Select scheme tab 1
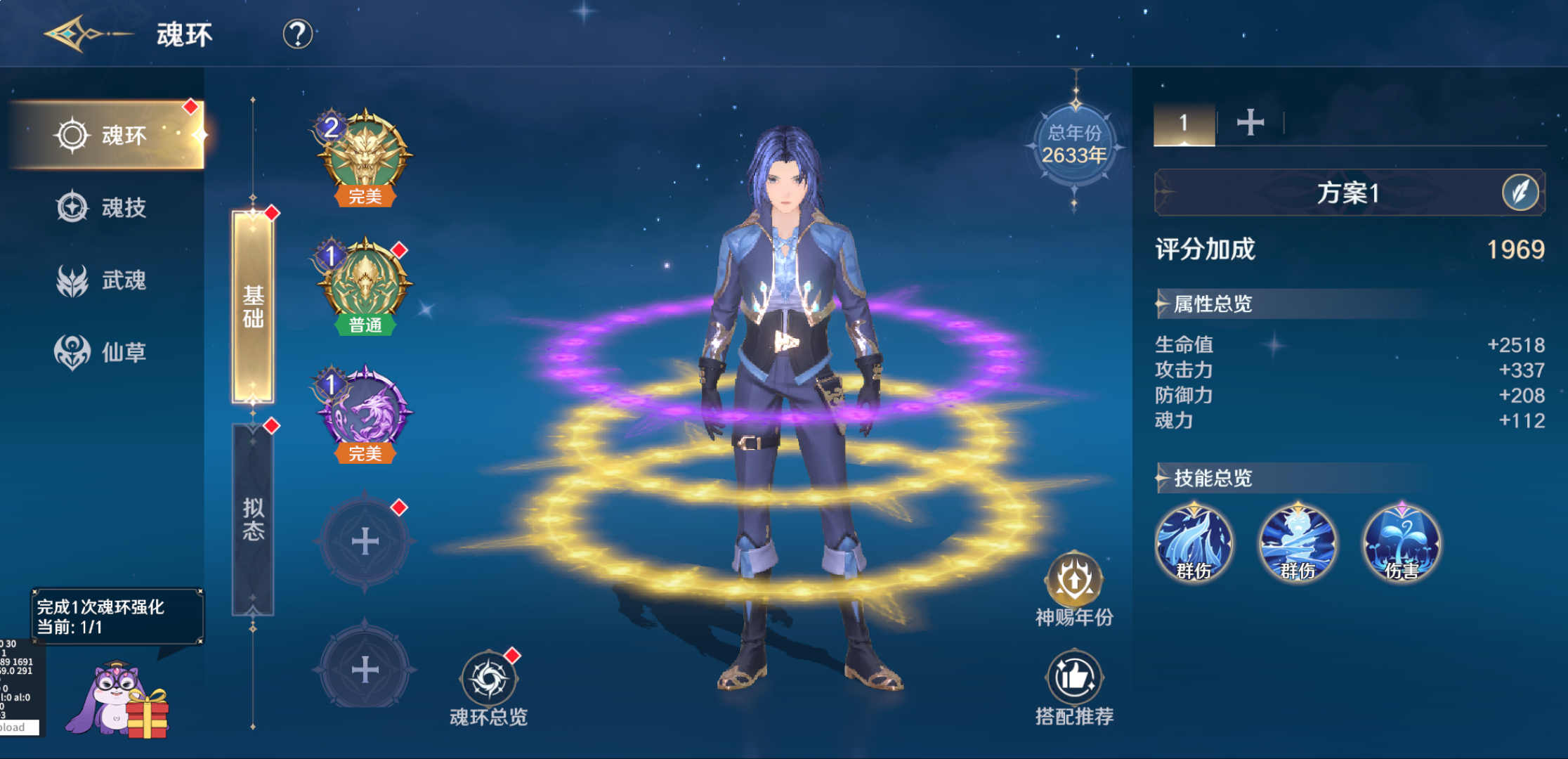 point(1184,124)
